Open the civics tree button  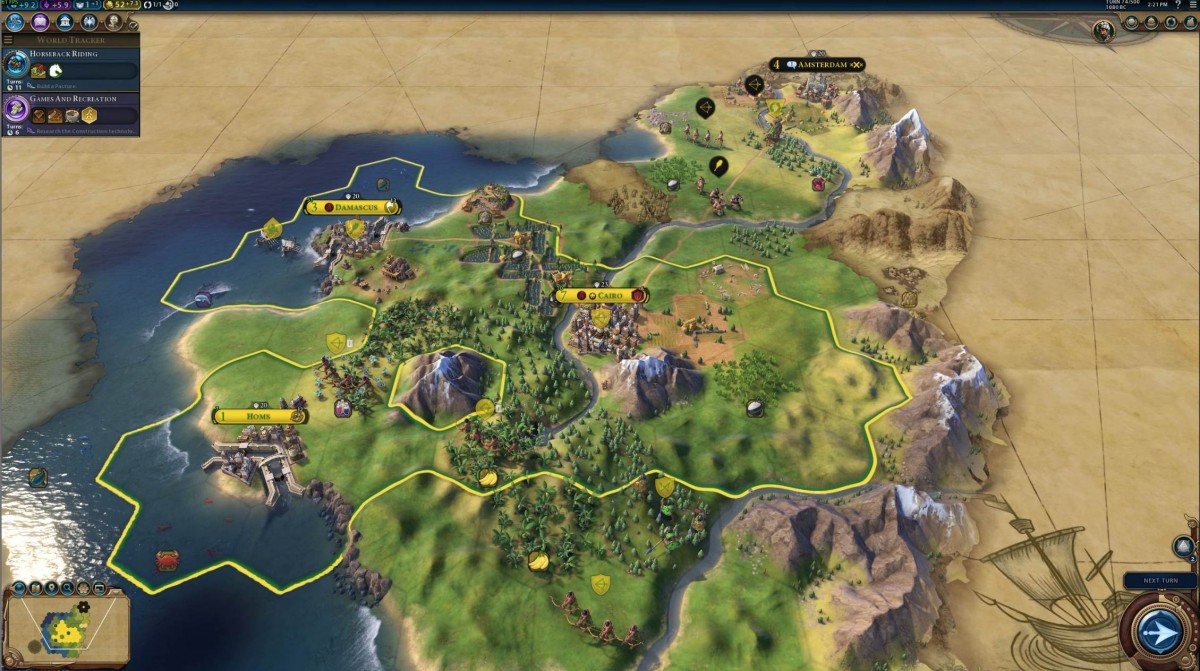40,22
